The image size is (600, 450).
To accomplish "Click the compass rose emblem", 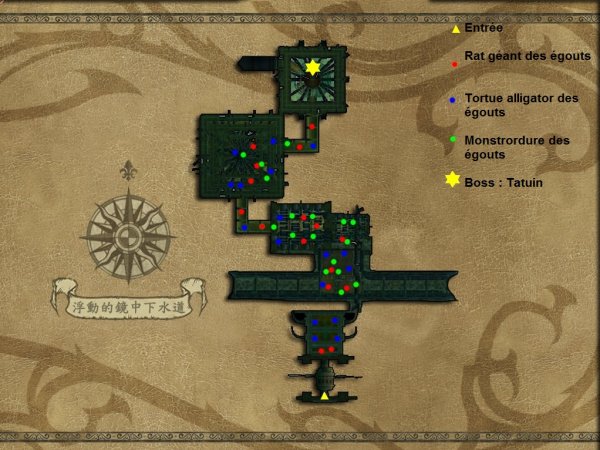I will click(x=128, y=236).
